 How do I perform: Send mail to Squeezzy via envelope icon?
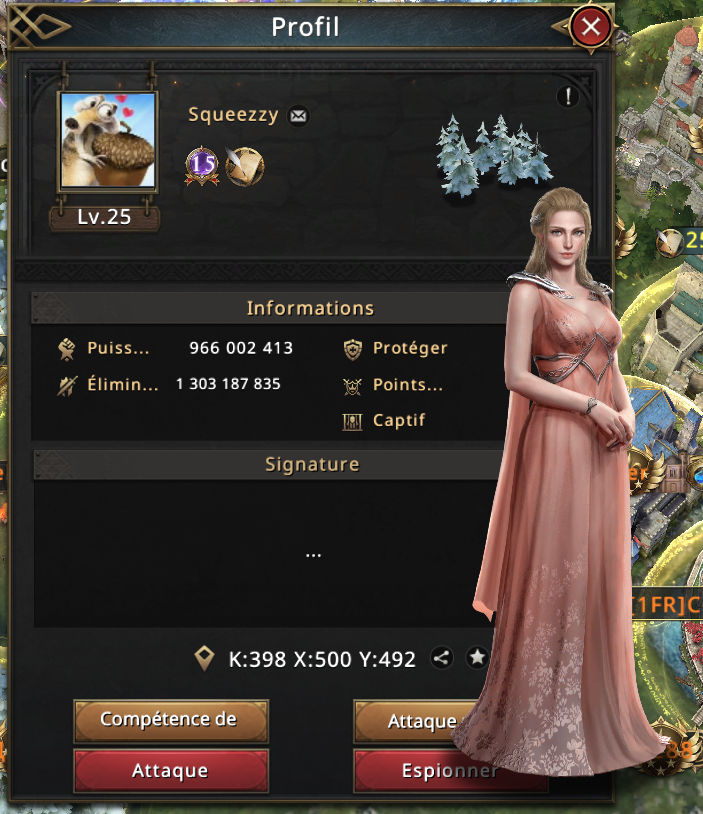tap(298, 116)
